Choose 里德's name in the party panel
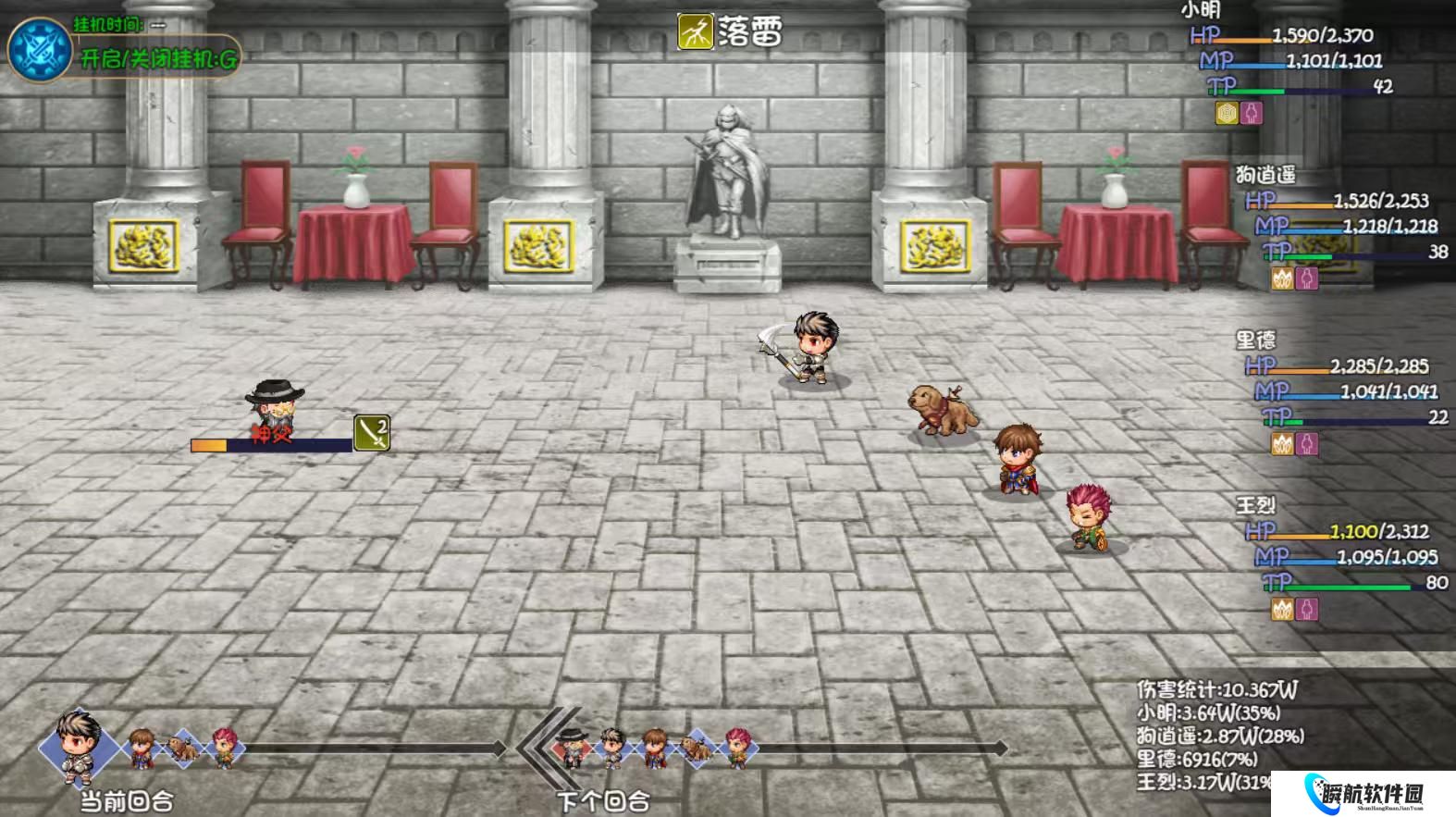 coord(1255,340)
